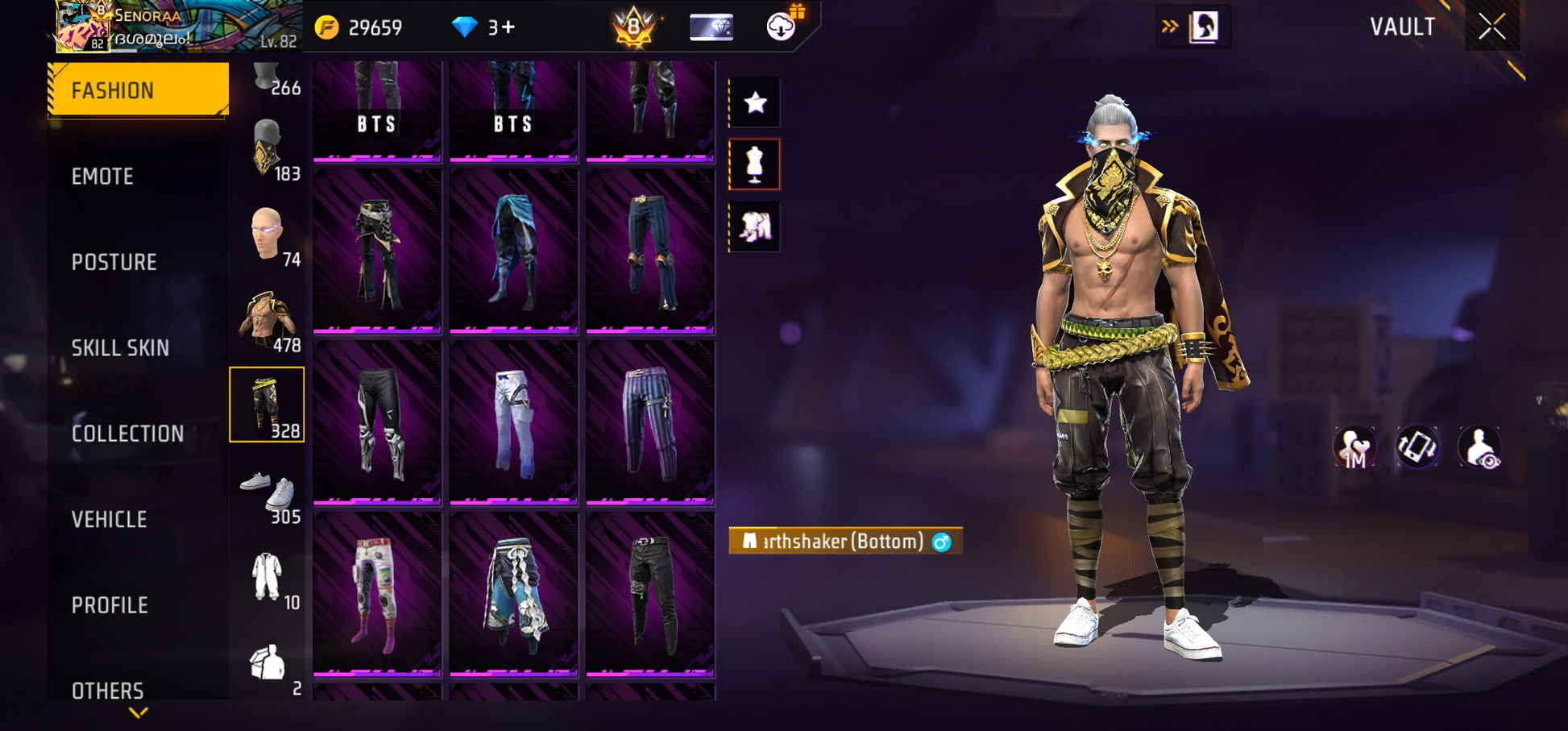1568x731 pixels.
Task: Click the star favorites filter
Action: point(755,102)
